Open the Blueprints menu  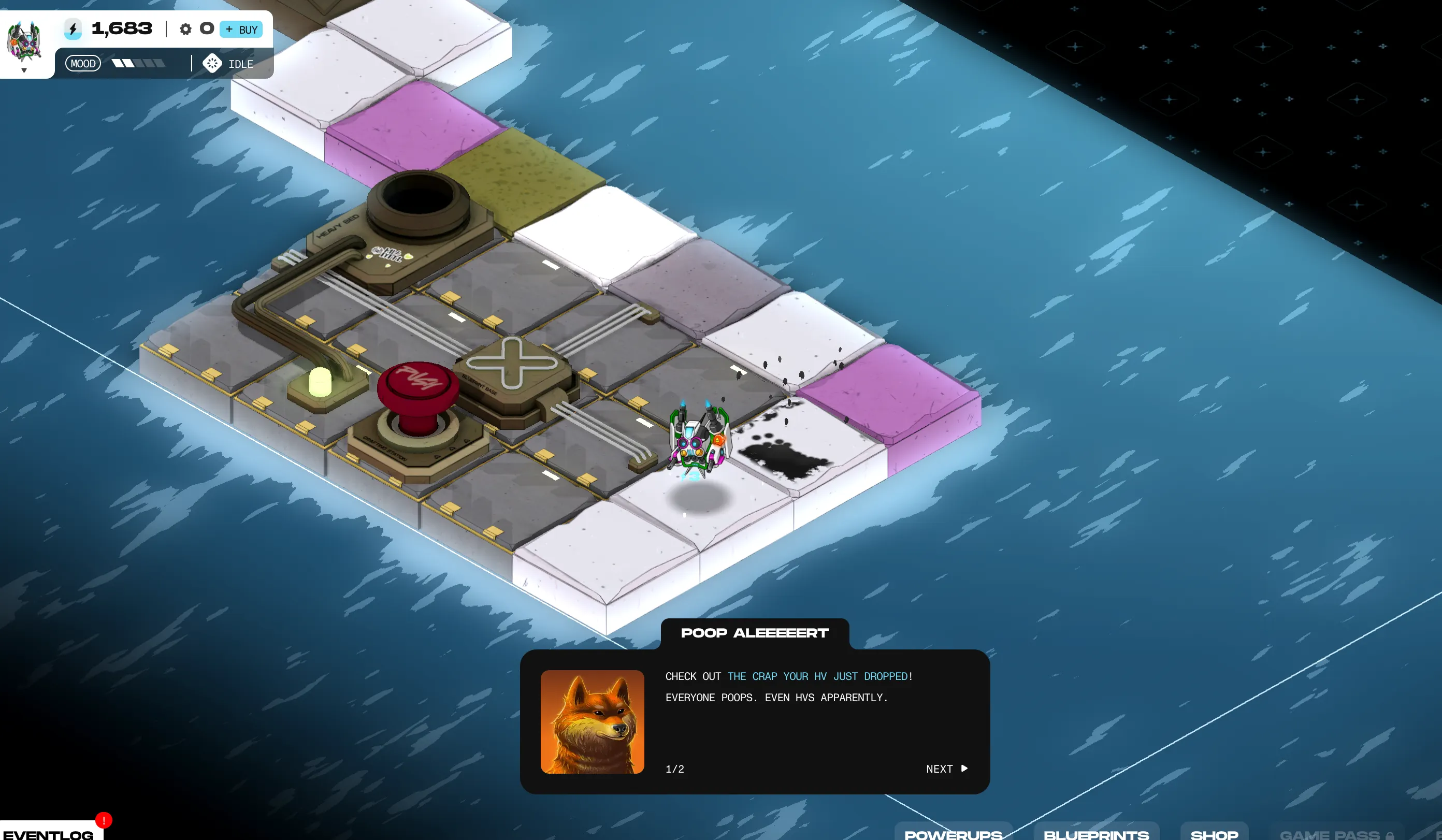[1096, 833]
